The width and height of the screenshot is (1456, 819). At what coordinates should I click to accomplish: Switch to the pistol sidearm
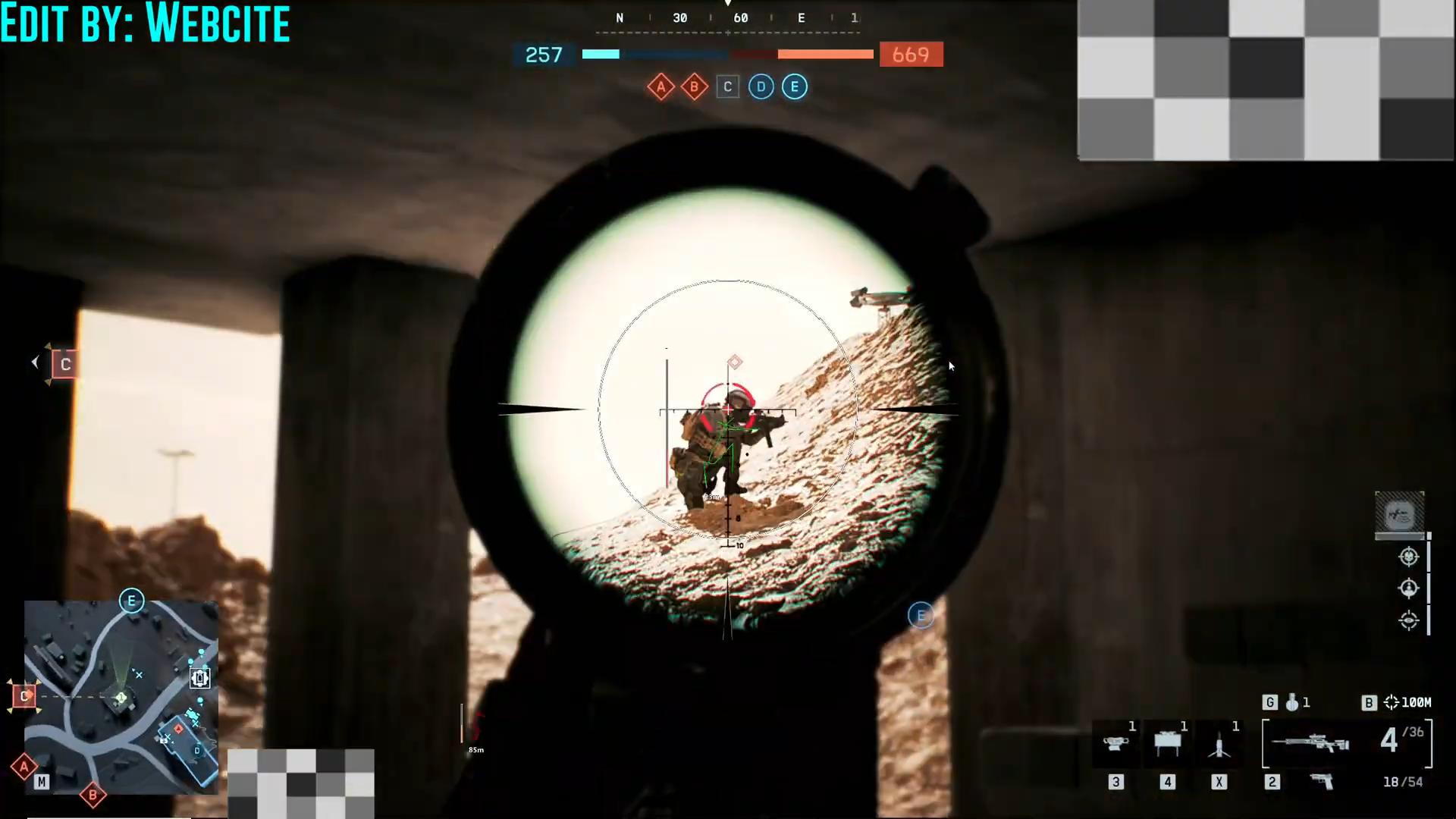1322,782
